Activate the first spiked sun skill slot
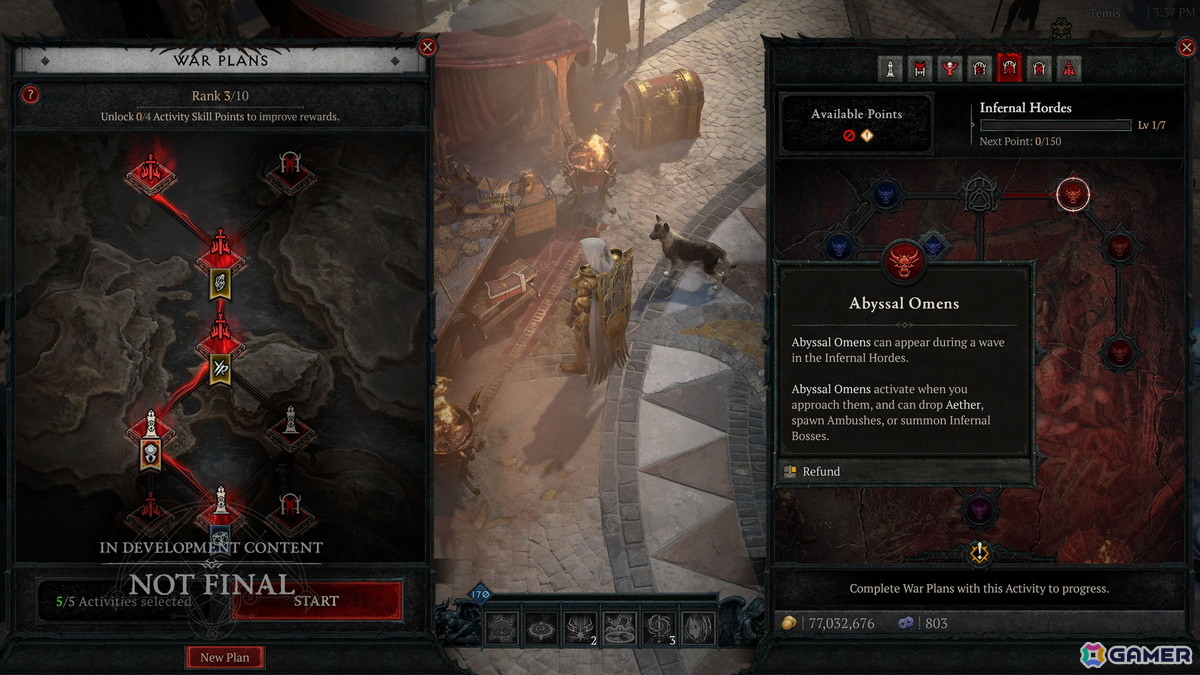 (503, 627)
